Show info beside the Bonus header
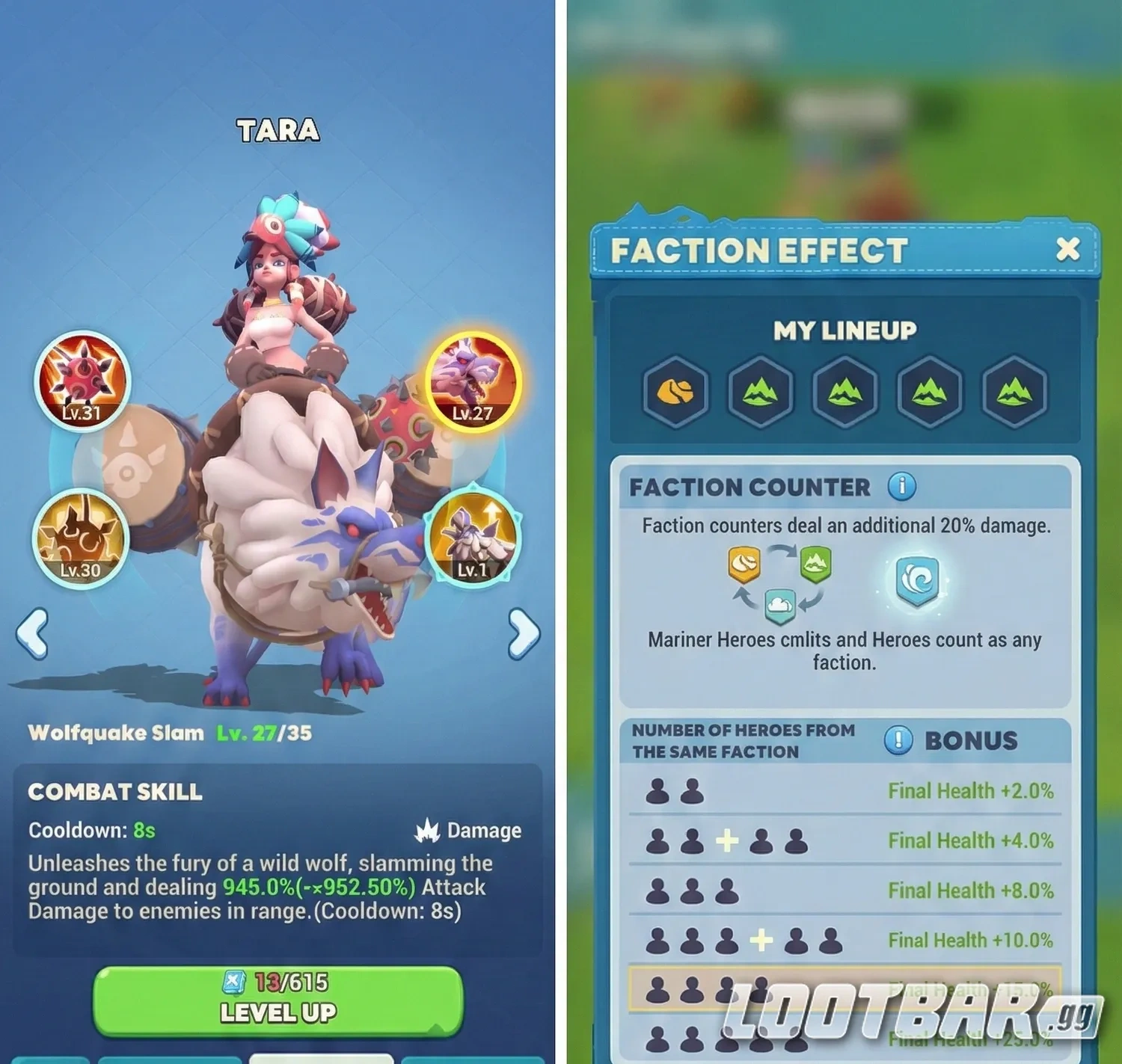 898,740
